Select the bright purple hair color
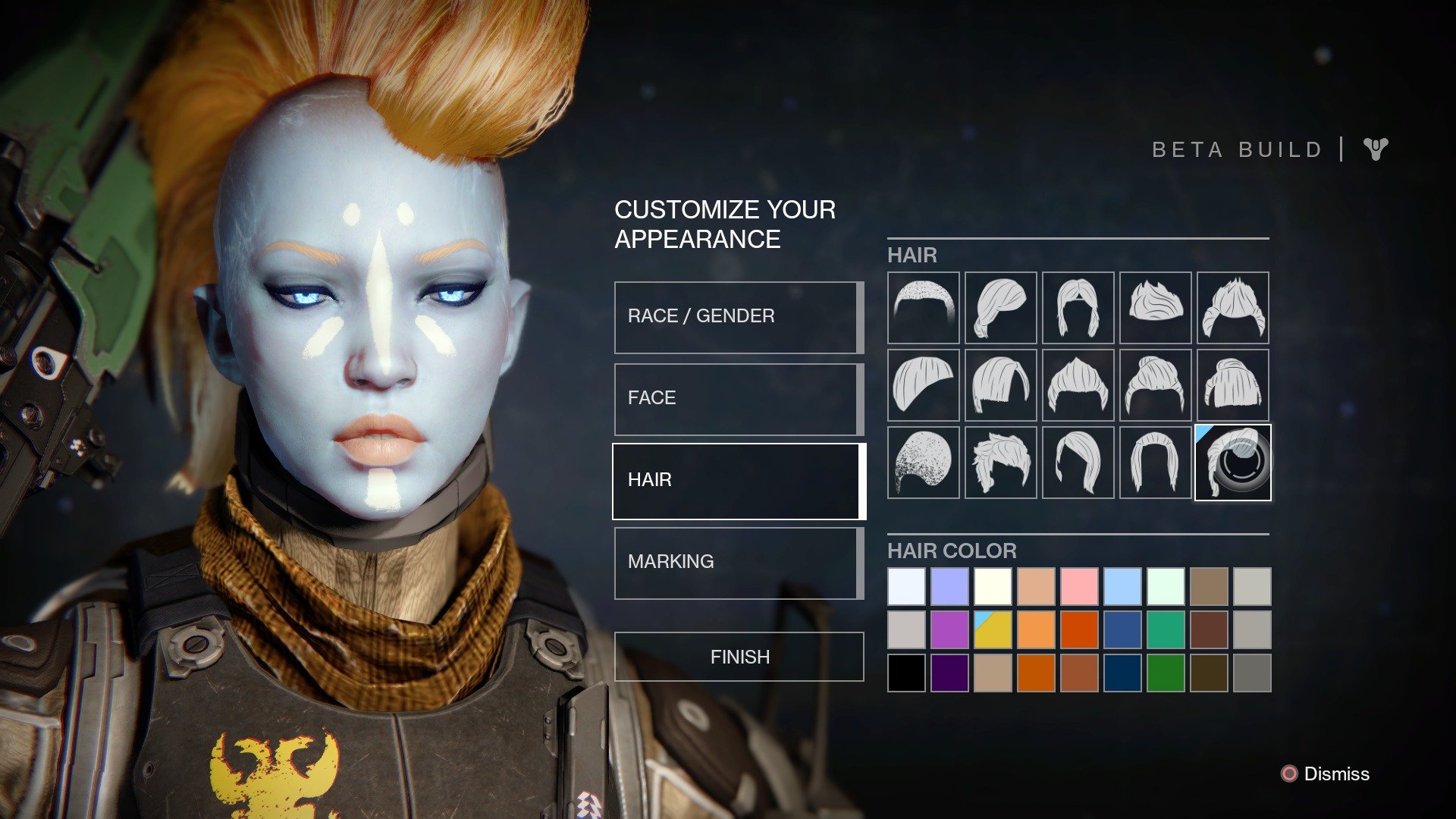 point(949,629)
